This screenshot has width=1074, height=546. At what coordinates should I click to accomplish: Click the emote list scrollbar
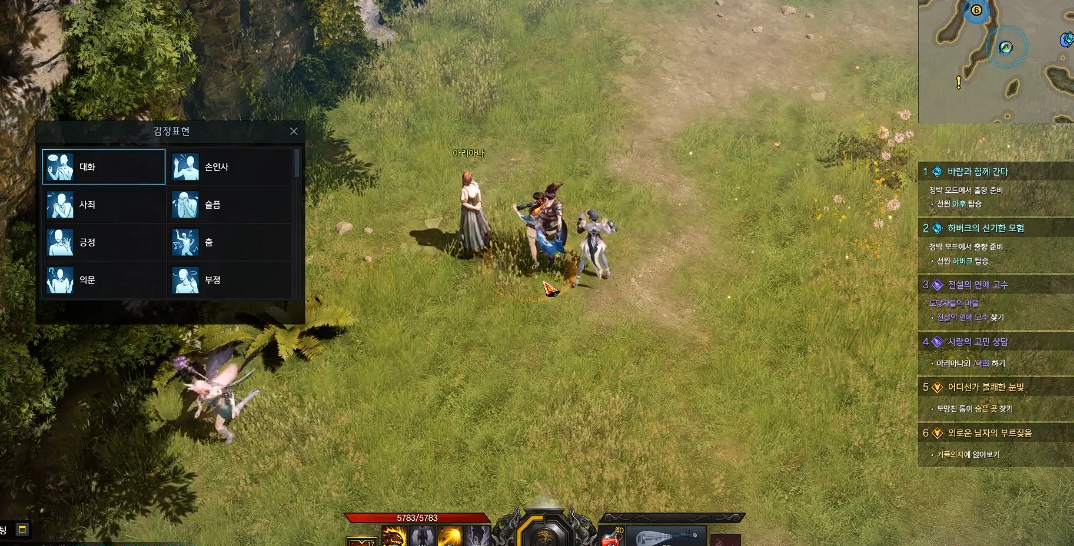tap(297, 163)
